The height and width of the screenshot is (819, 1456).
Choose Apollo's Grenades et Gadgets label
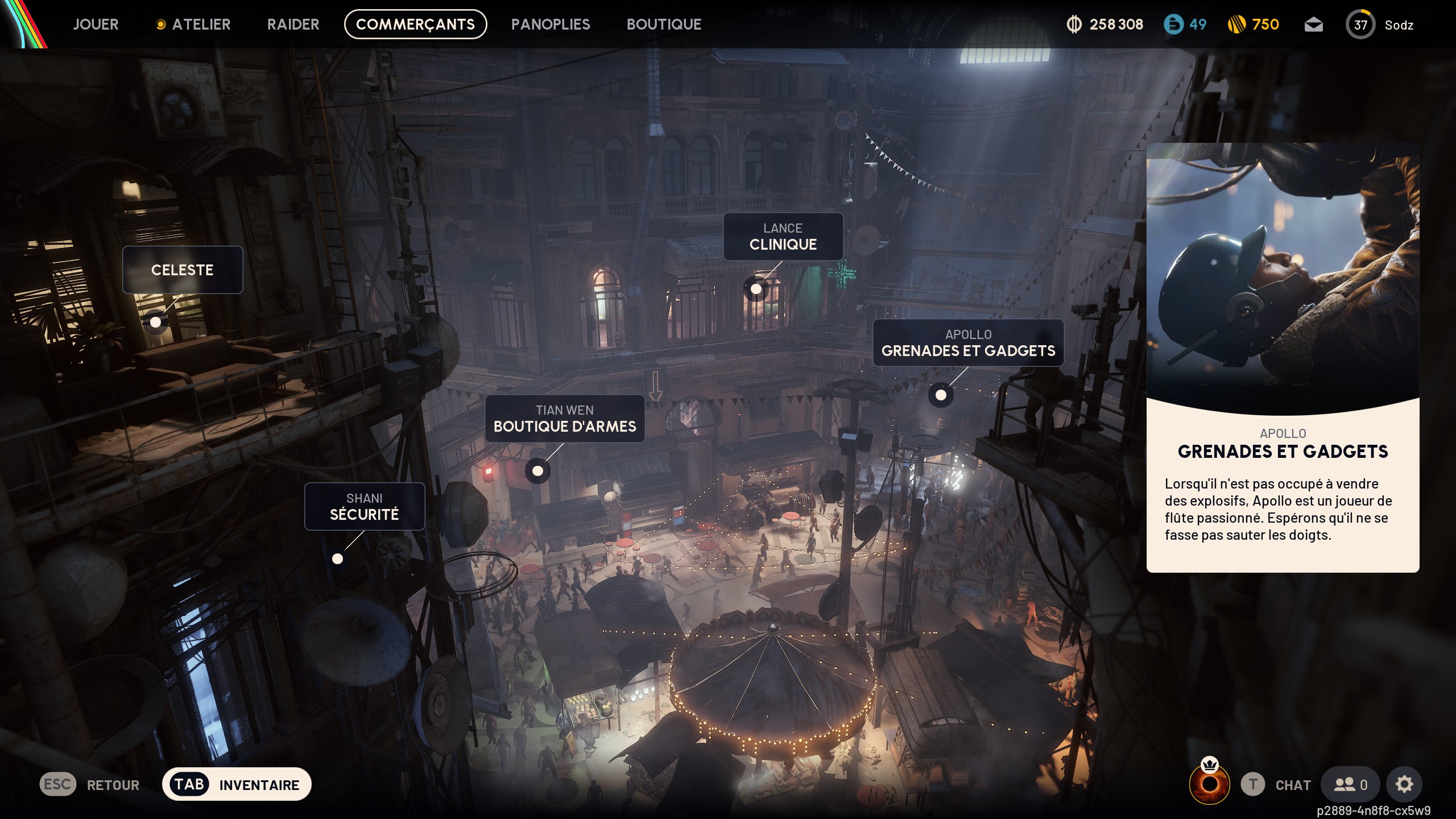(x=968, y=343)
